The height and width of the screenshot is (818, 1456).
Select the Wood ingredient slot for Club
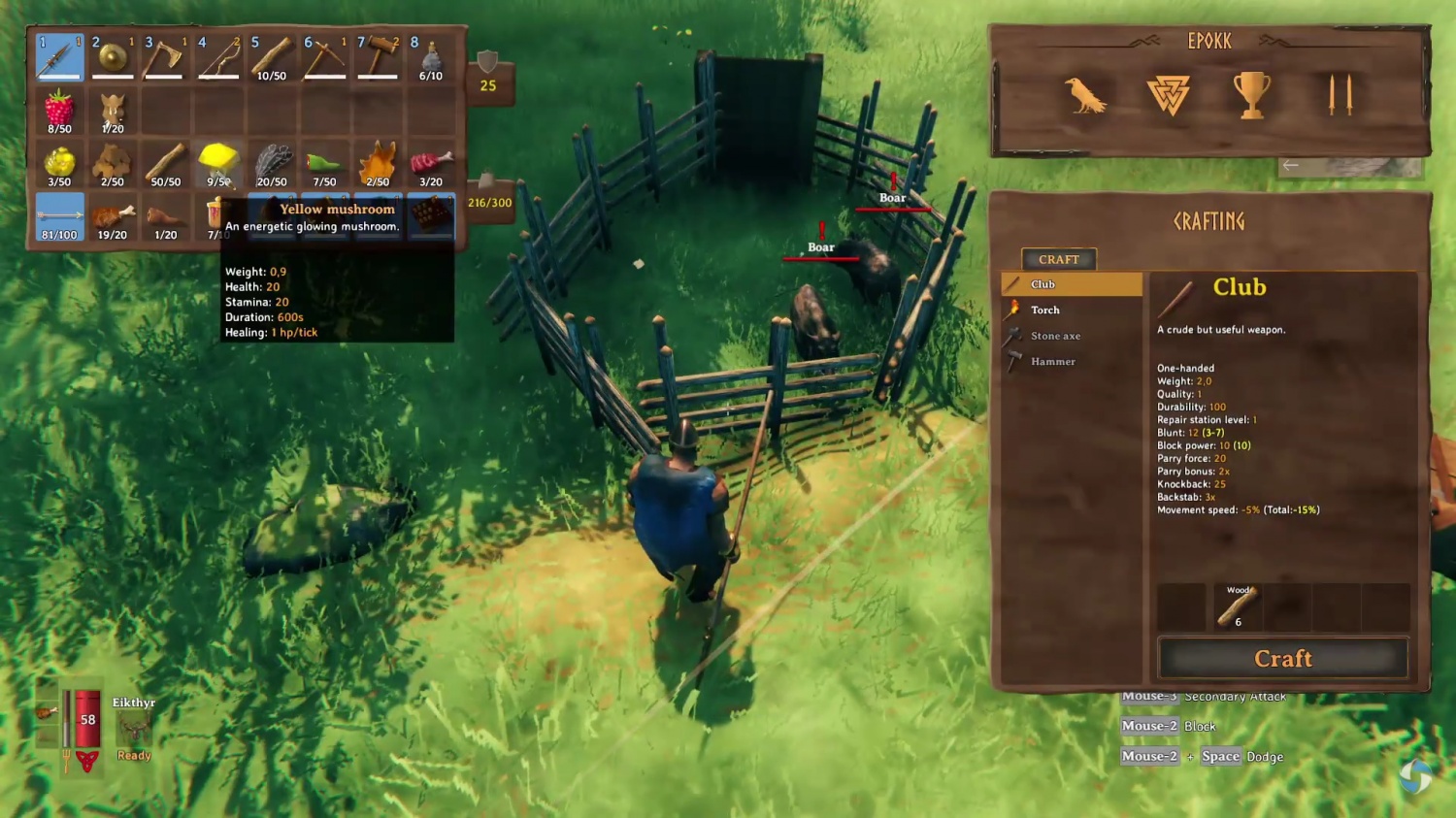pos(1237,607)
